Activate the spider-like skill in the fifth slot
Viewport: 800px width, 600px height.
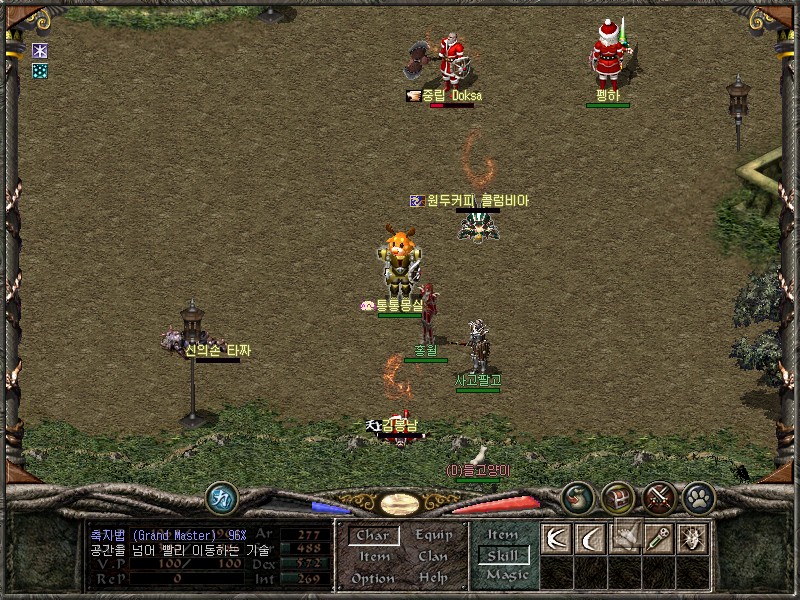691,538
